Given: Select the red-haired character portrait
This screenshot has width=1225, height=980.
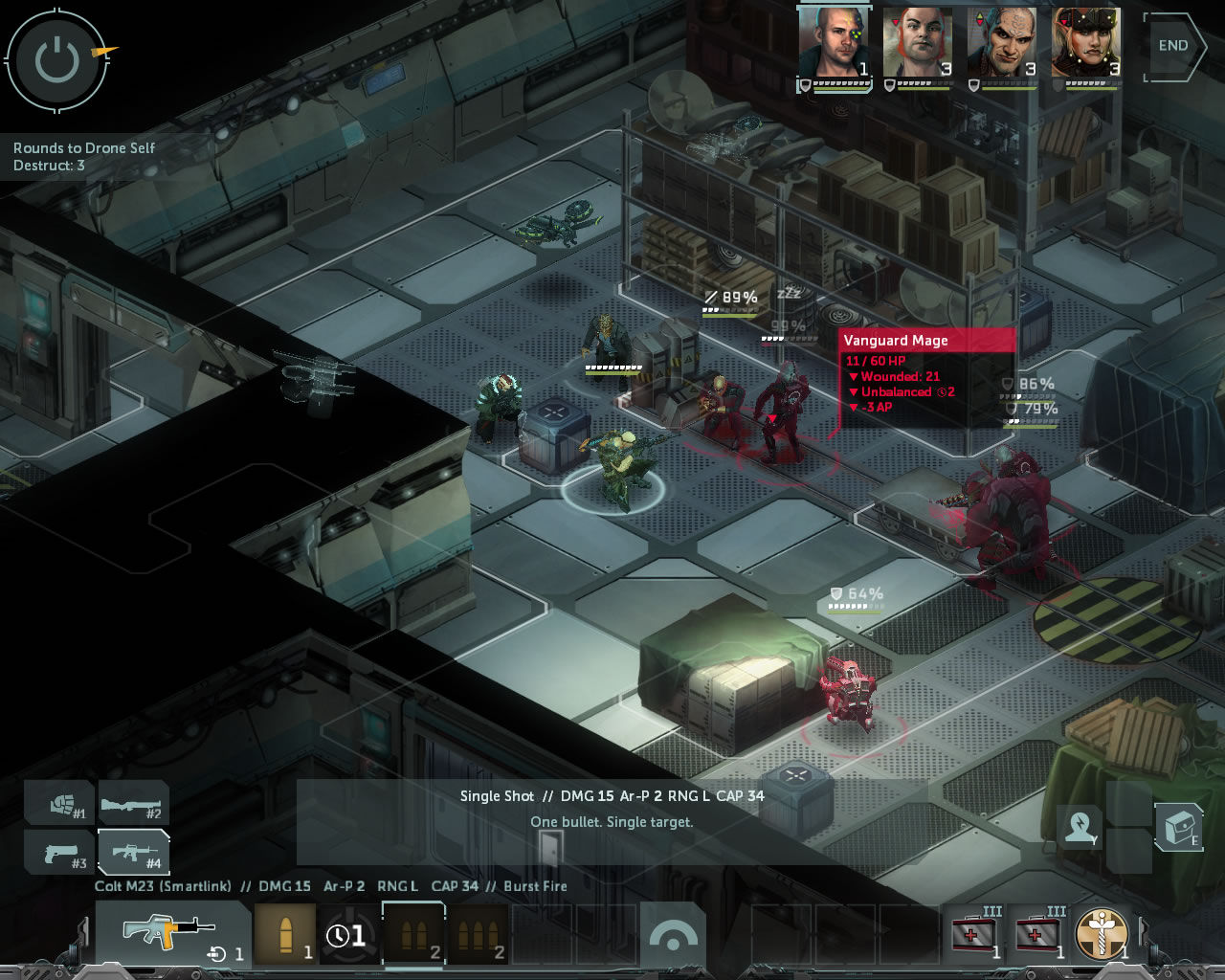Looking at the screenshot, I should [x=917, y=44].
